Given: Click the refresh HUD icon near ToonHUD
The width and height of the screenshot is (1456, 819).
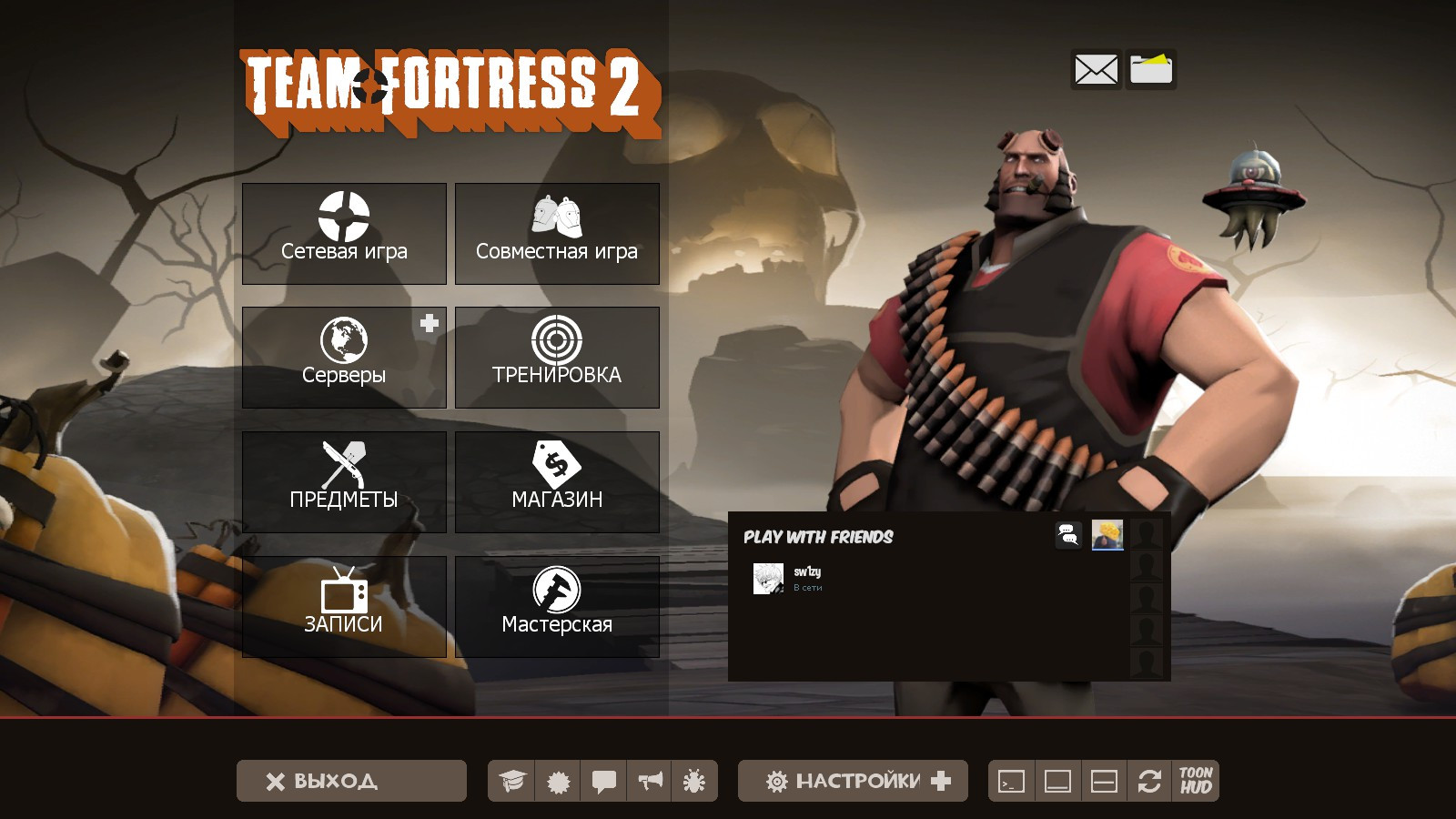Looking at the screenshot, I should pos(1148,780).
